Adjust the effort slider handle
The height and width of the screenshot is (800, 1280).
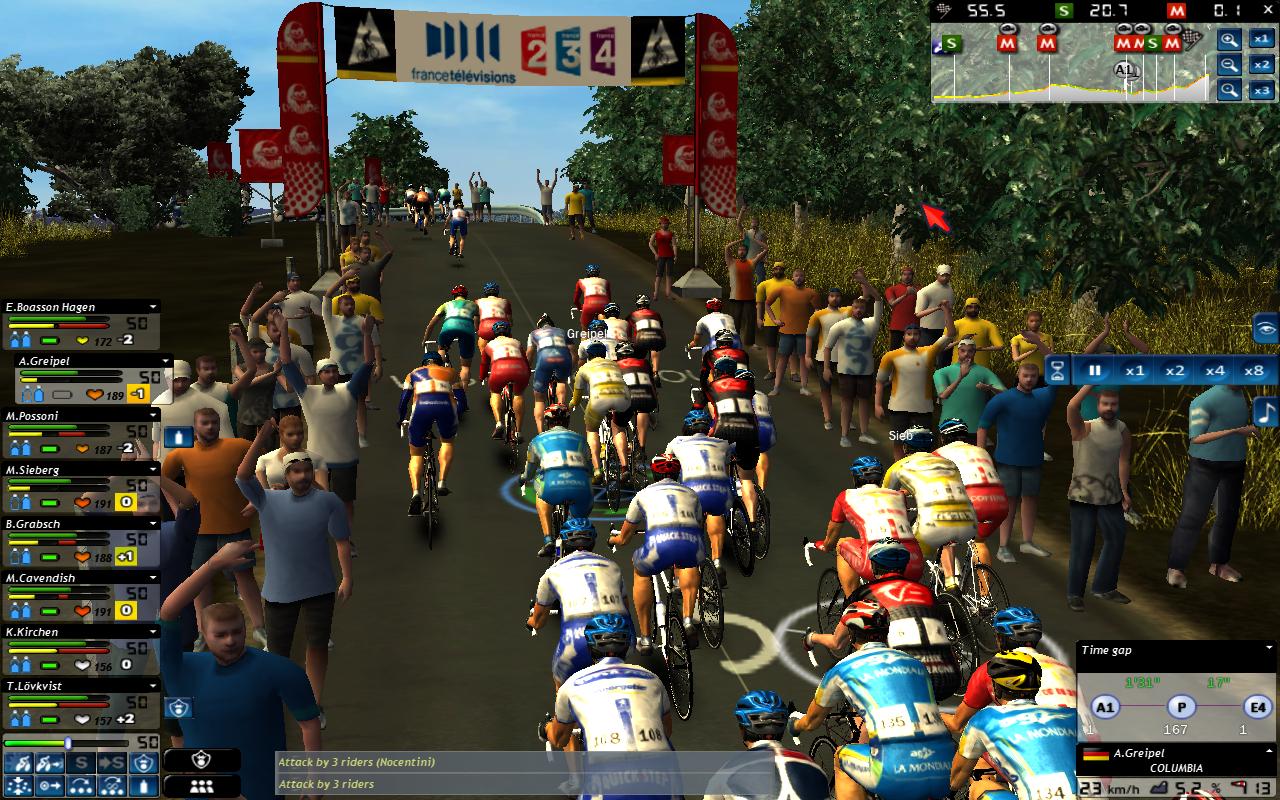pos(68,743)
